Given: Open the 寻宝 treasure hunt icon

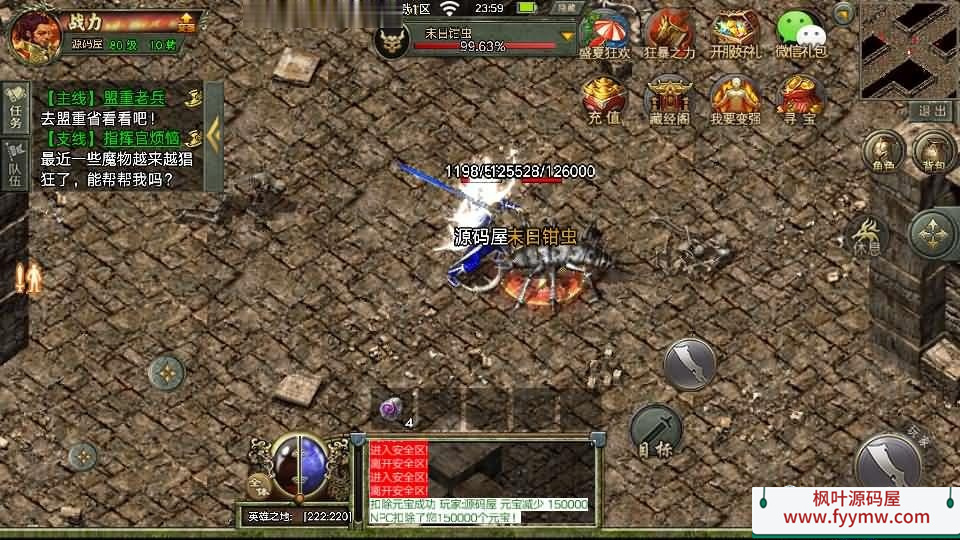Looking at the screenshot, I should click(800, 100).
